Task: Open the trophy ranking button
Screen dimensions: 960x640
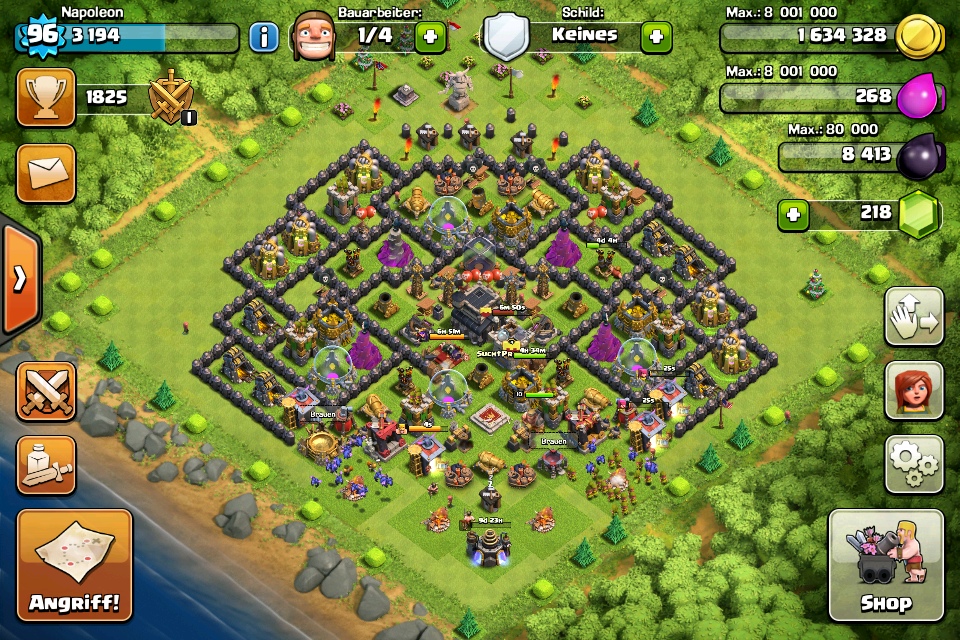Action: (46, 97)
